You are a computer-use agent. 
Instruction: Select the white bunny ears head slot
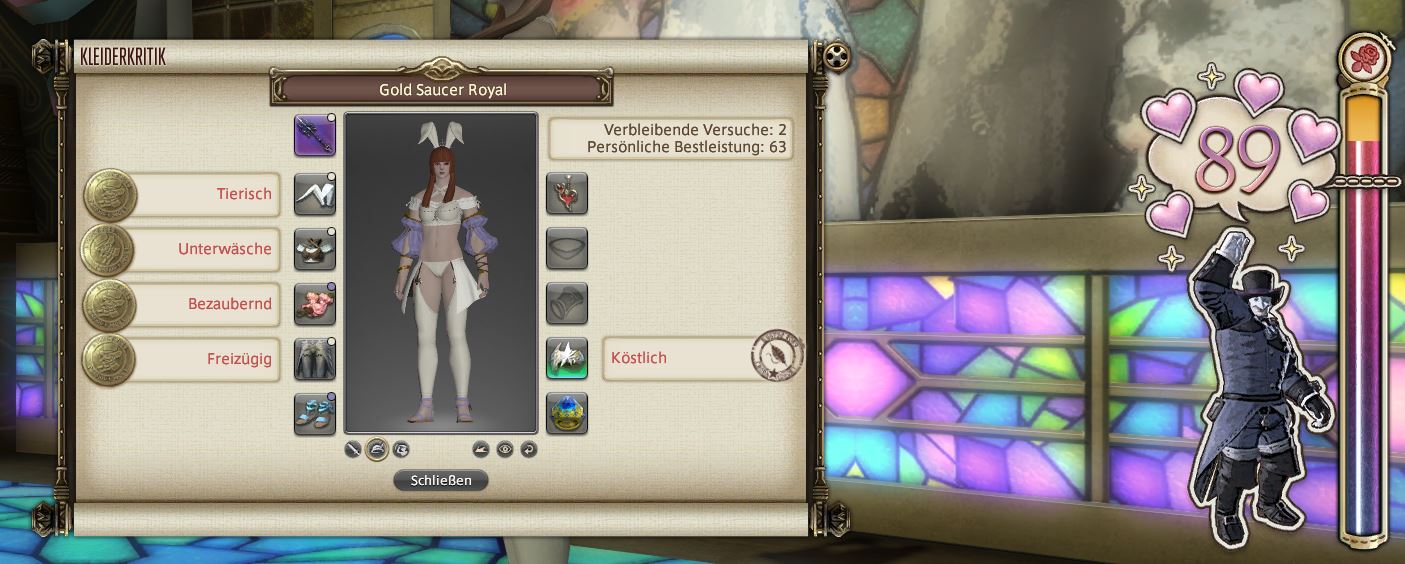tap(315, 194)
